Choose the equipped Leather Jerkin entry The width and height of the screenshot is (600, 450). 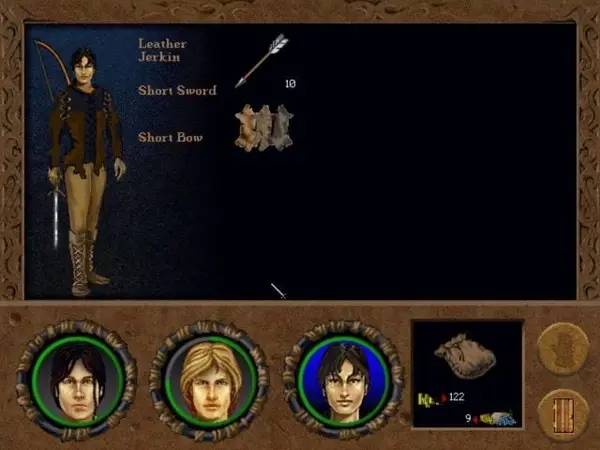[x=162, y=51]
